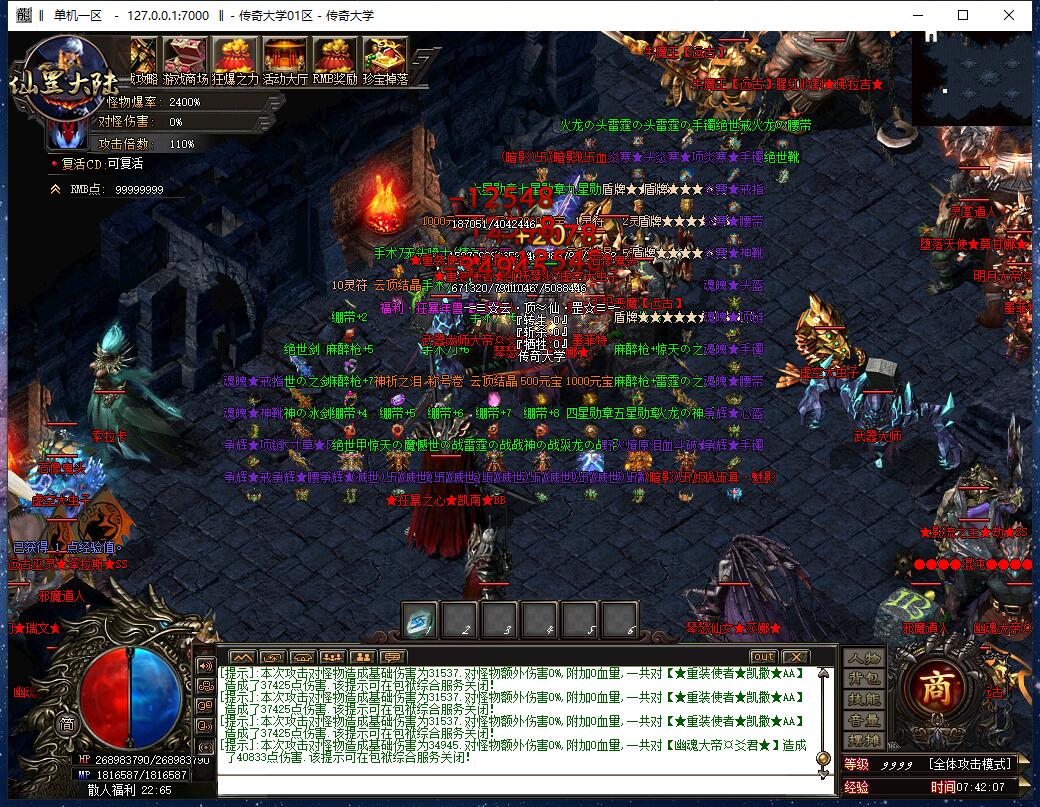Screen dimensions: 1040x807
Task: Open the 背包 bag panel
Action: [x=863, y=679]
